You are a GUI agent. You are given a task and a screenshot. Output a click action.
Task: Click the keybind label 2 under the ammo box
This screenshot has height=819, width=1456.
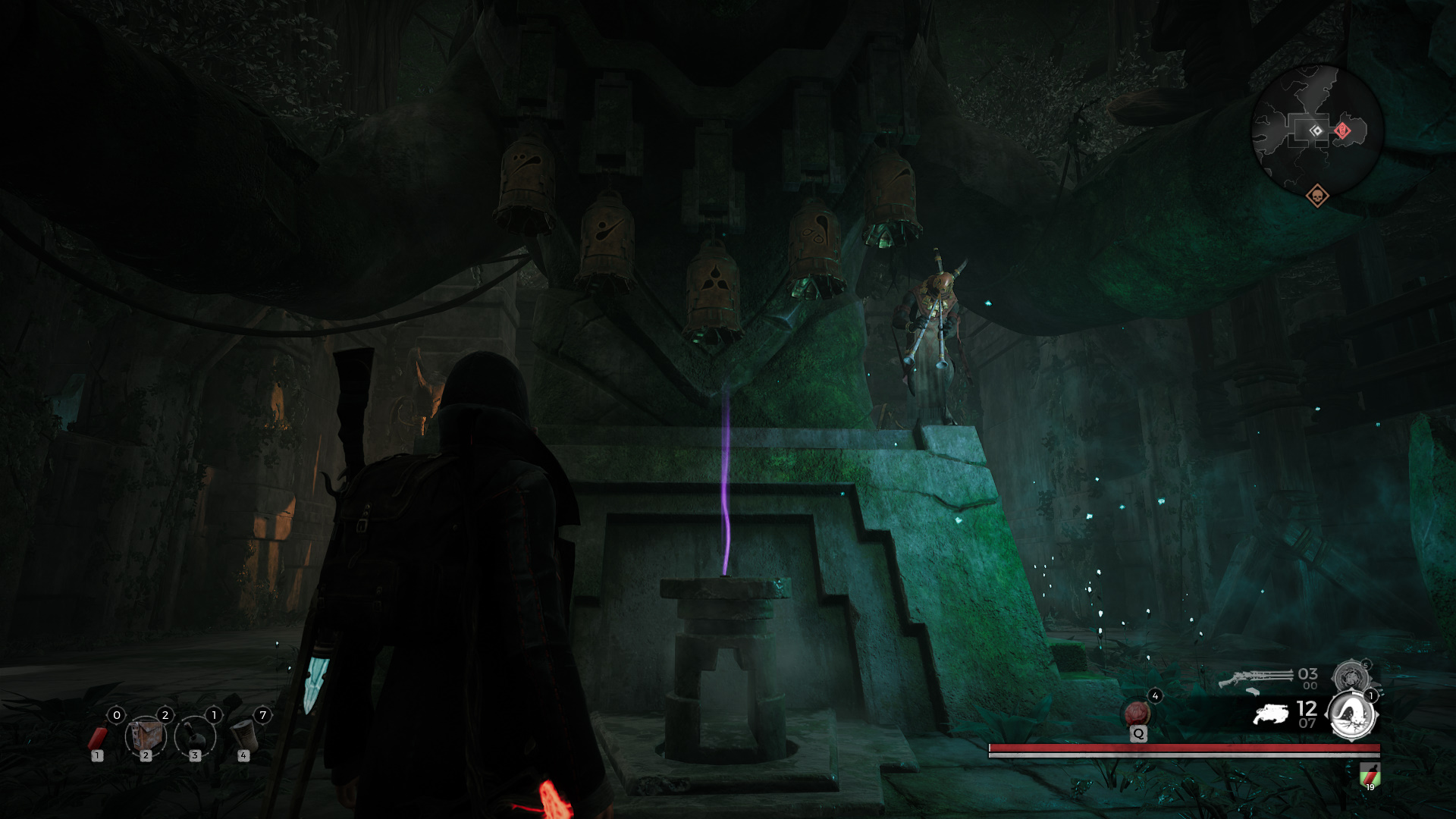coord(146,757)
